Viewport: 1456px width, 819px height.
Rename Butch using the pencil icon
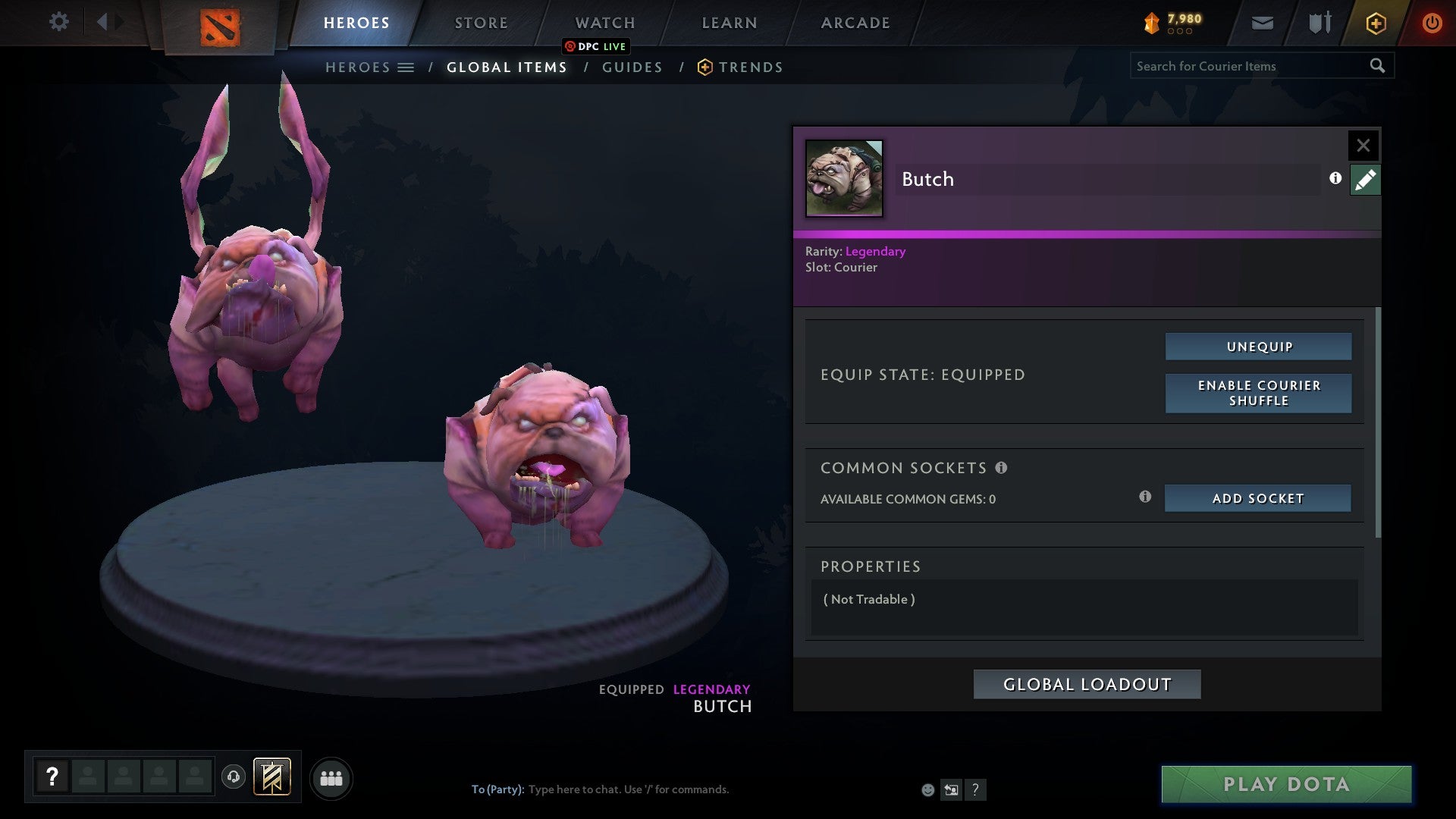coord(1364,179)
